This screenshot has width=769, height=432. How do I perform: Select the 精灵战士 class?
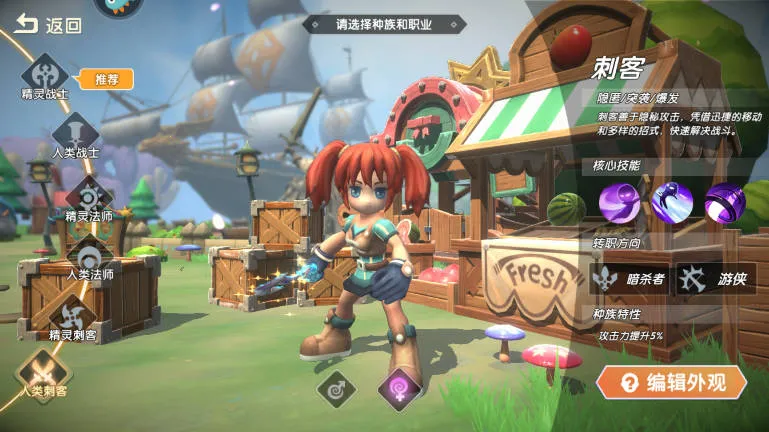click(45, 75)
